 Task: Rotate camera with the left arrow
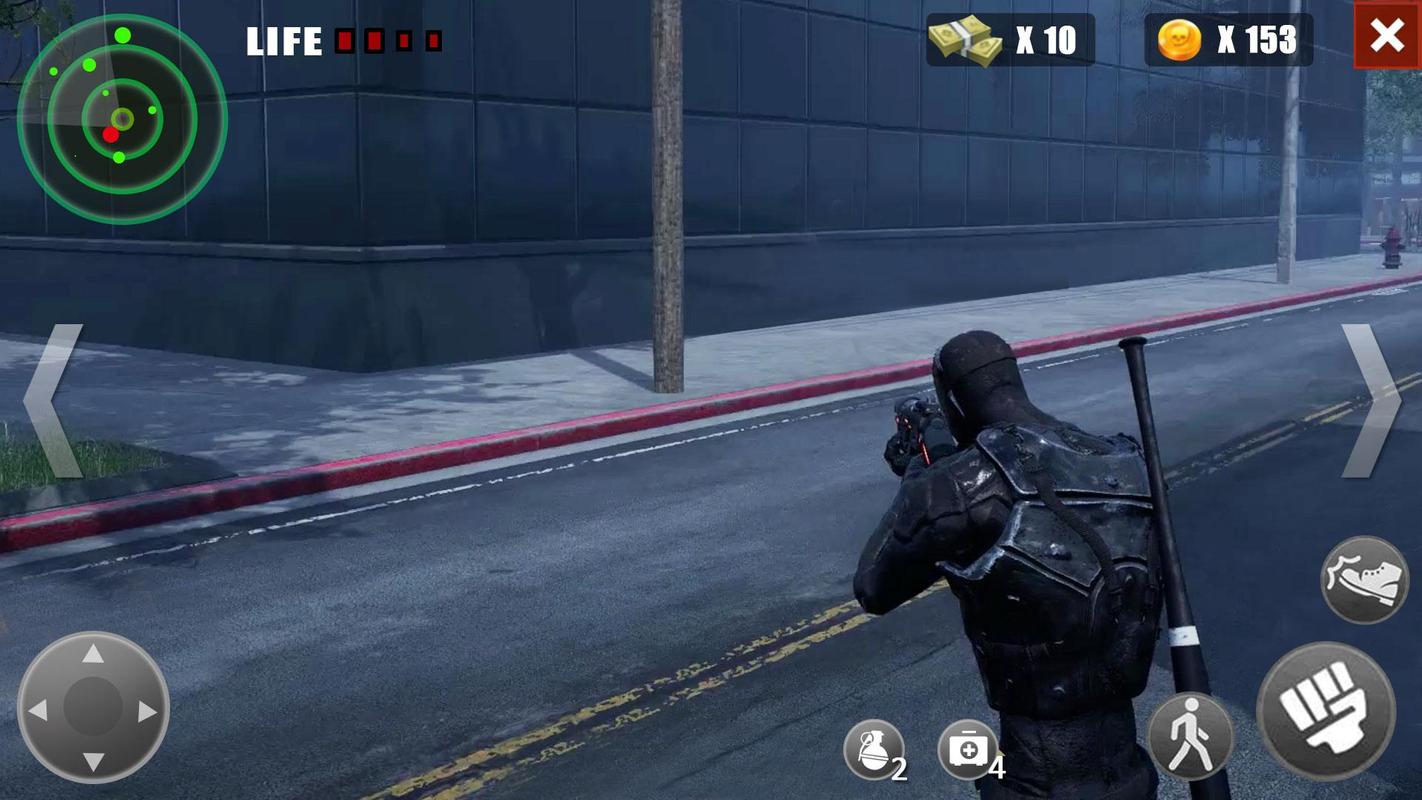coord(50,400)
